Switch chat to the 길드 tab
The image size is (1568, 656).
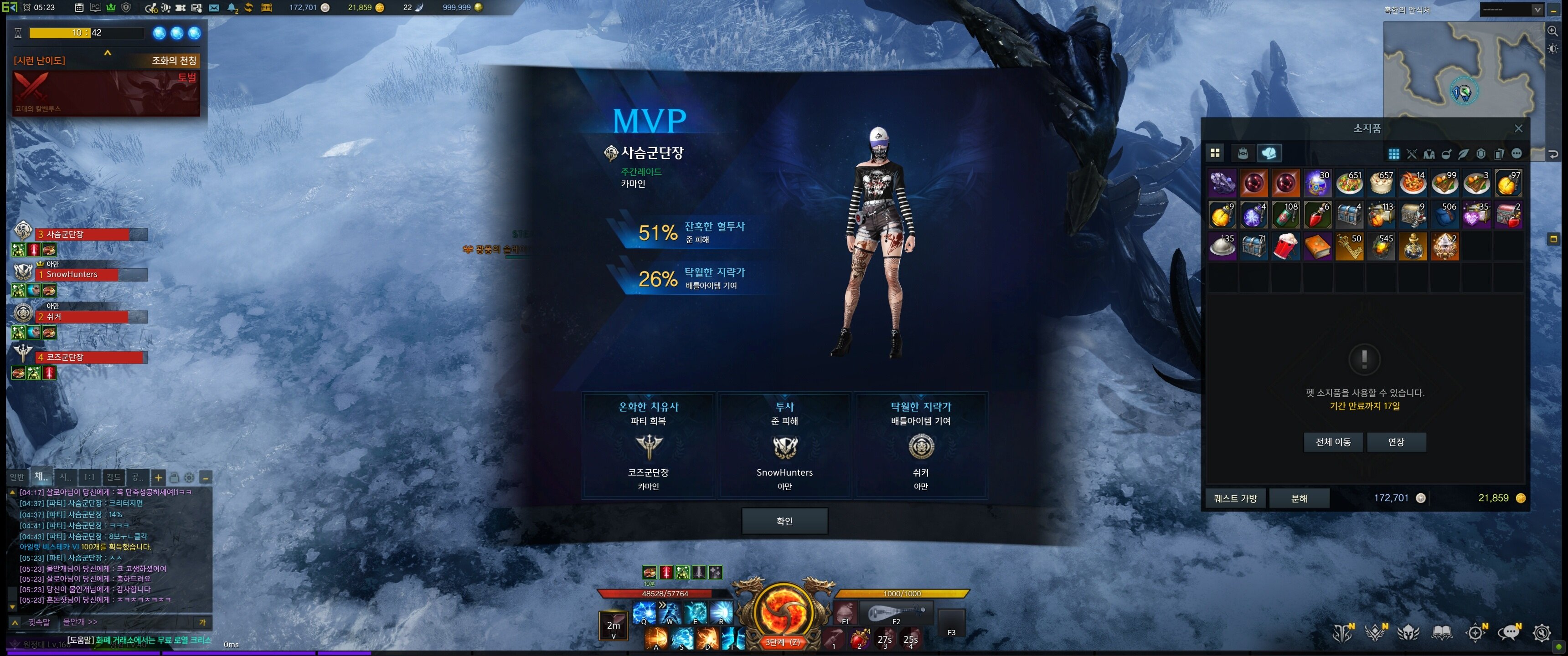point(113,477)
